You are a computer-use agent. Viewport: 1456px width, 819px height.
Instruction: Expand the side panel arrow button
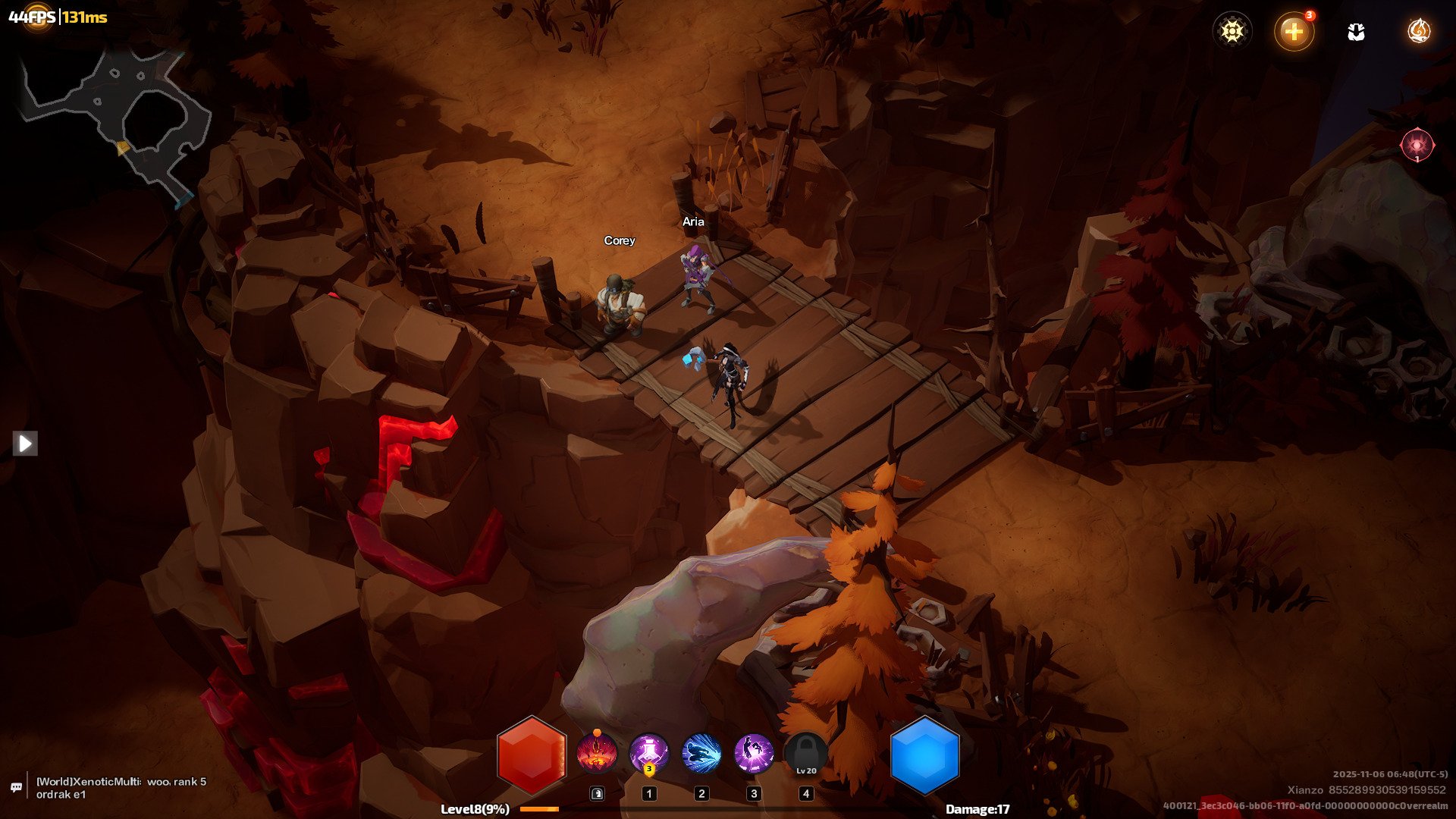pos(25,443)
